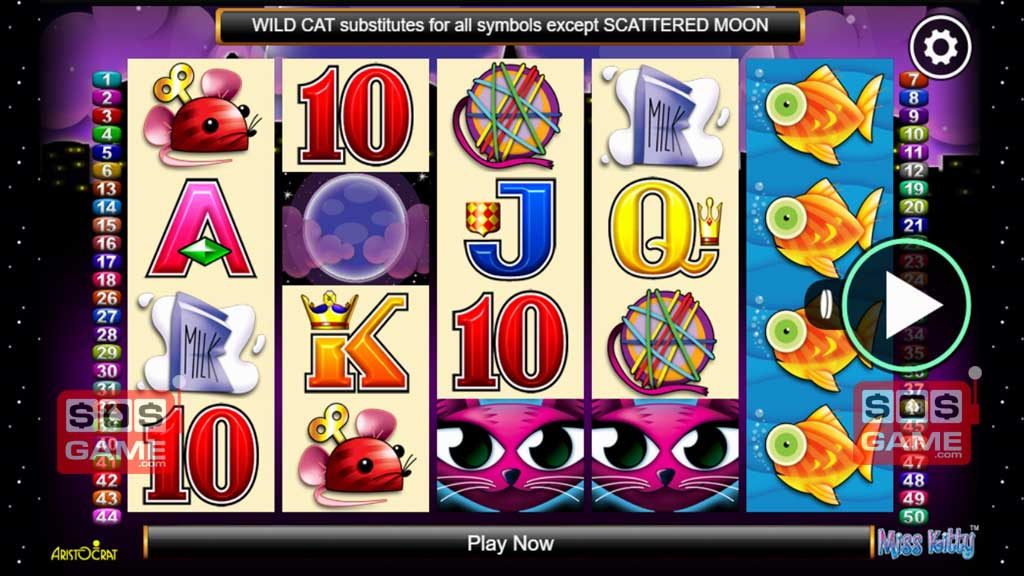This screenshot has height=576, width=1024.
Task: Spin the reels with the play arrow
Action: [906, 303]
